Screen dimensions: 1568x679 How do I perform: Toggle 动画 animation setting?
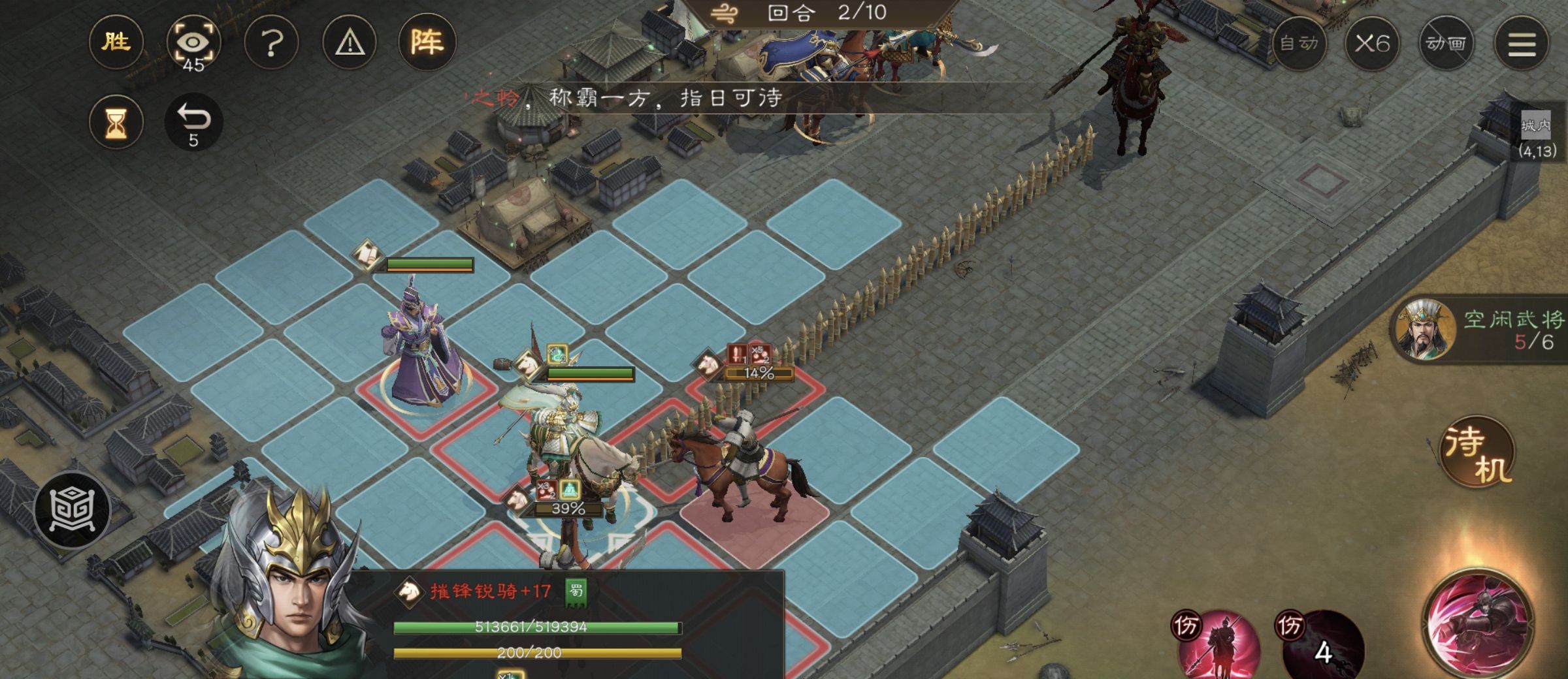tap(1446, 43)
